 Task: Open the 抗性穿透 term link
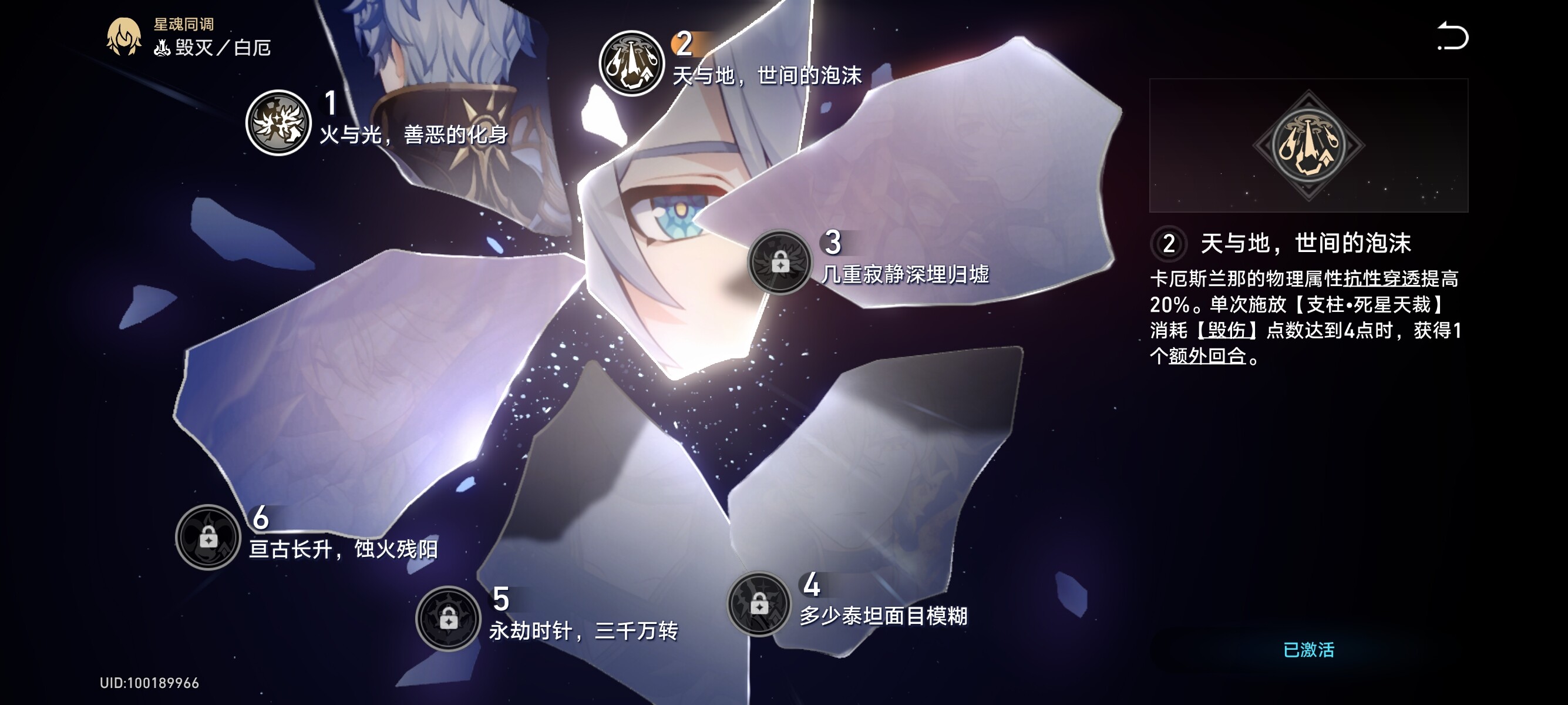1381,279
